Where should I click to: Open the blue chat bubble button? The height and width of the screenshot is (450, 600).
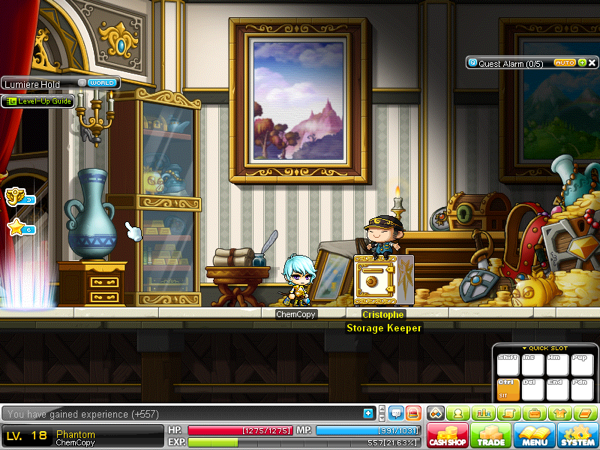[x=396, y=413]
